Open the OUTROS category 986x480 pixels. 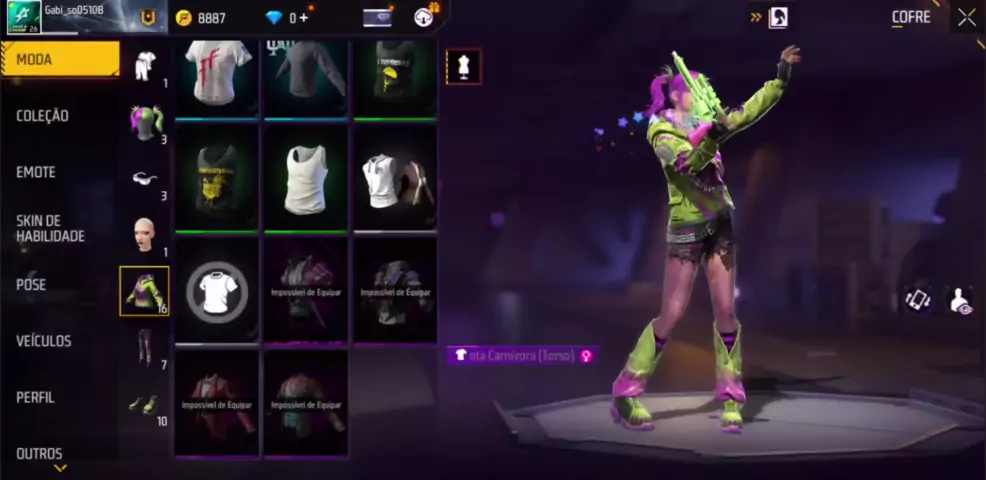tap(39, 453)
